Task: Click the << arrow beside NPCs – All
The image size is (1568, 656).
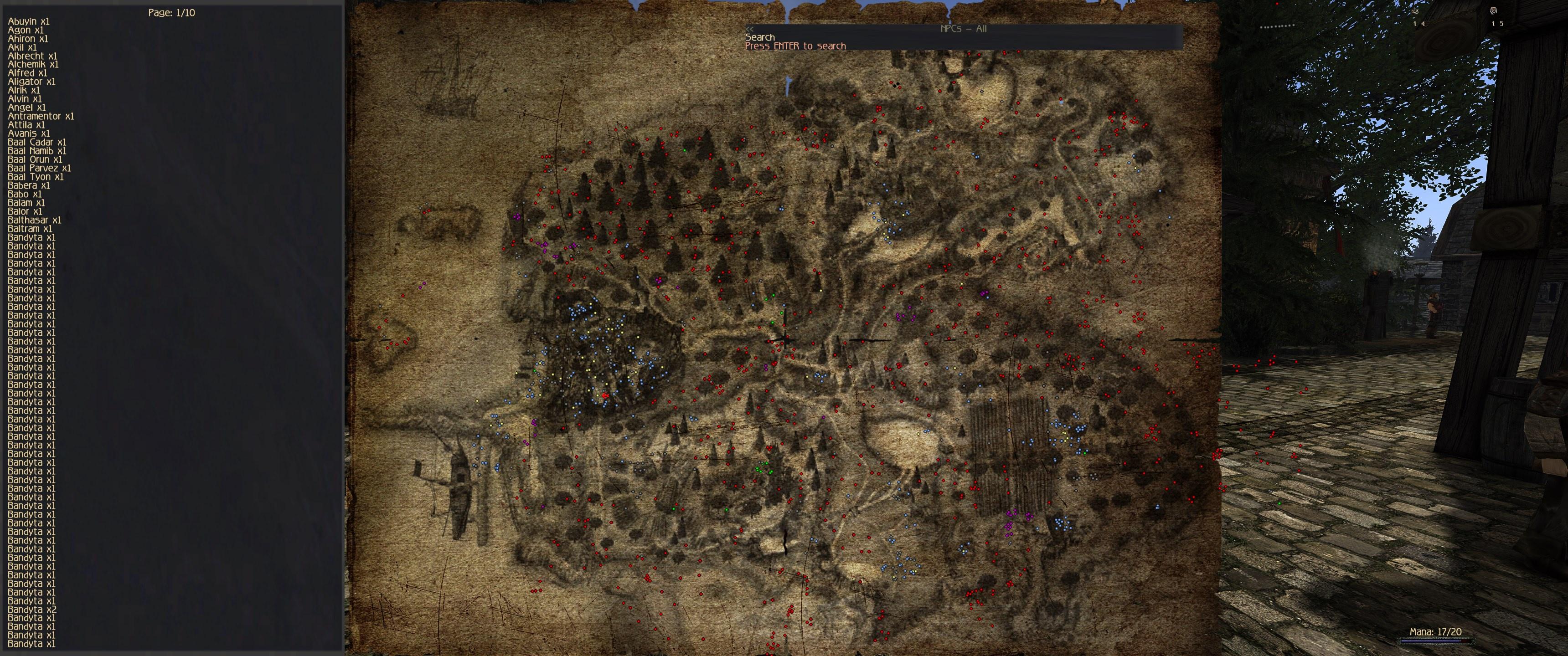Action: 750,29
